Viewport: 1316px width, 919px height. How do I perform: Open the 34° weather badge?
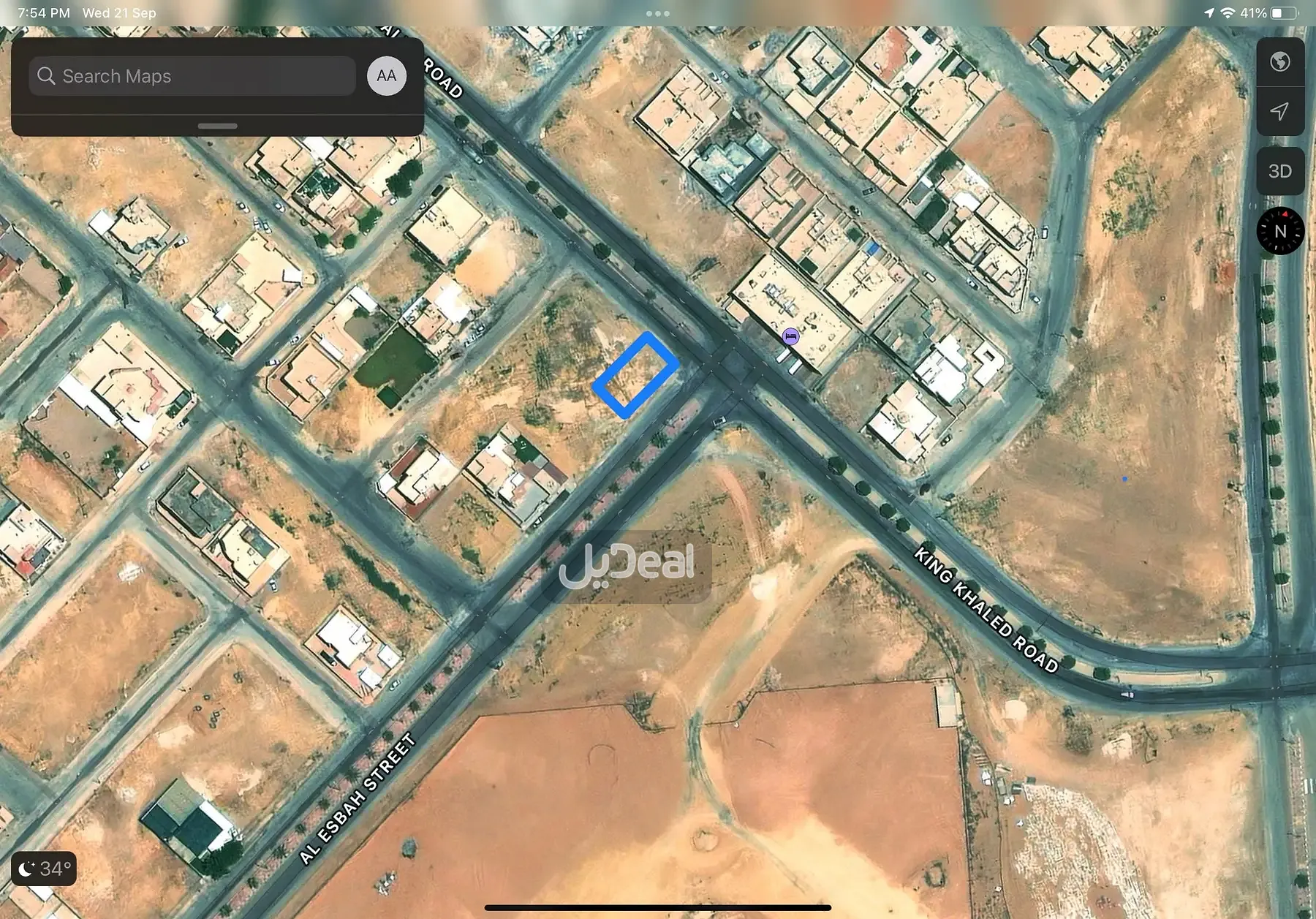point(45,869)
